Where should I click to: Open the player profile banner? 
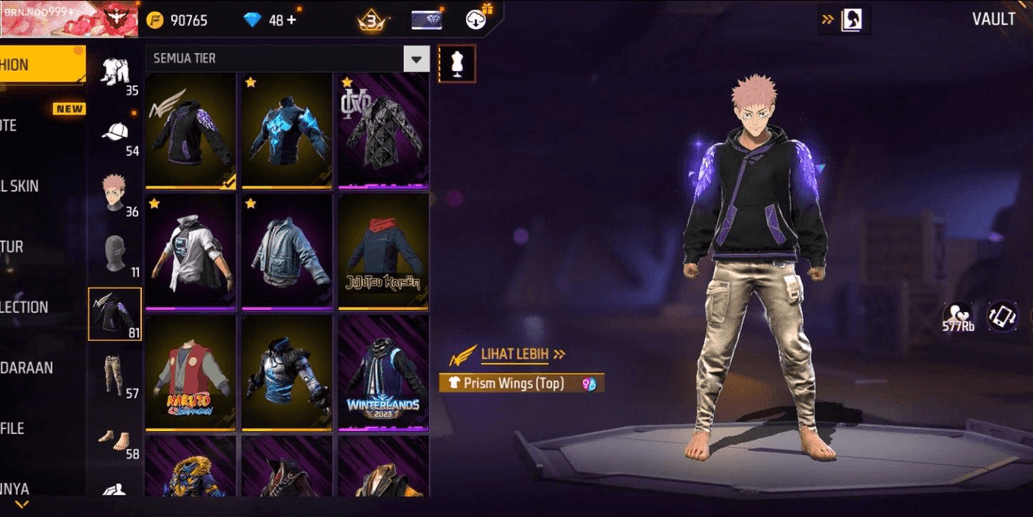pos(68,18)
